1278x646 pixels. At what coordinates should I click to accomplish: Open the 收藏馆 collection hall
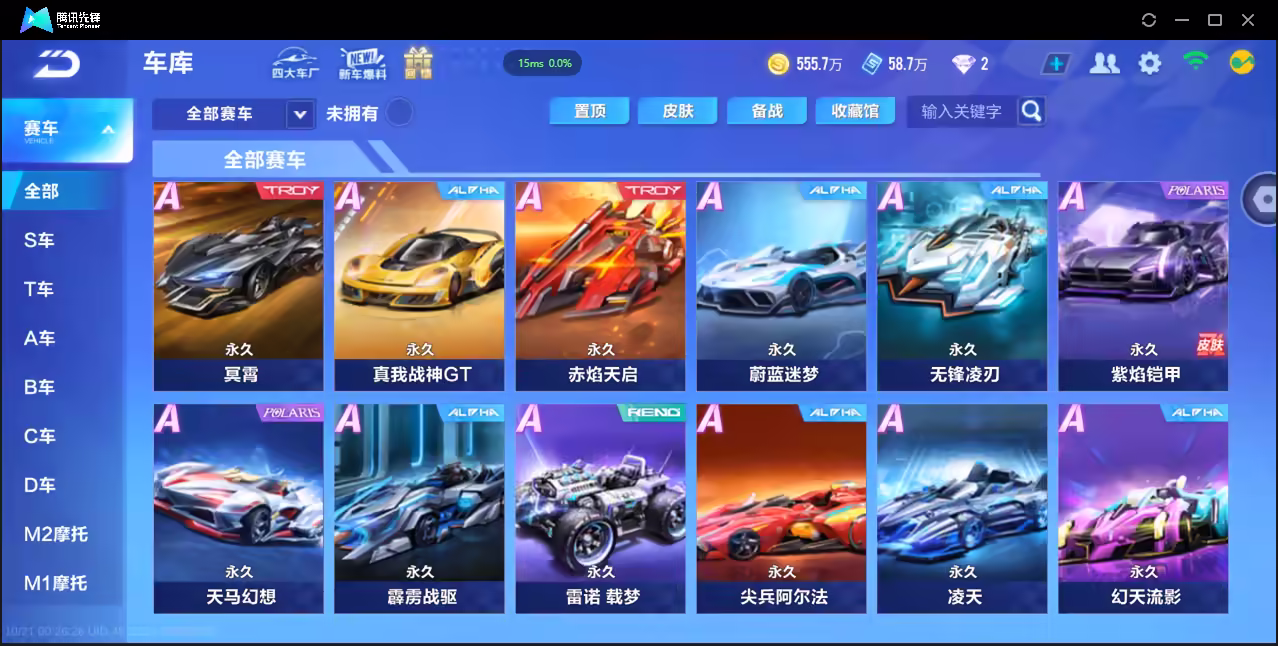point(855,111)
